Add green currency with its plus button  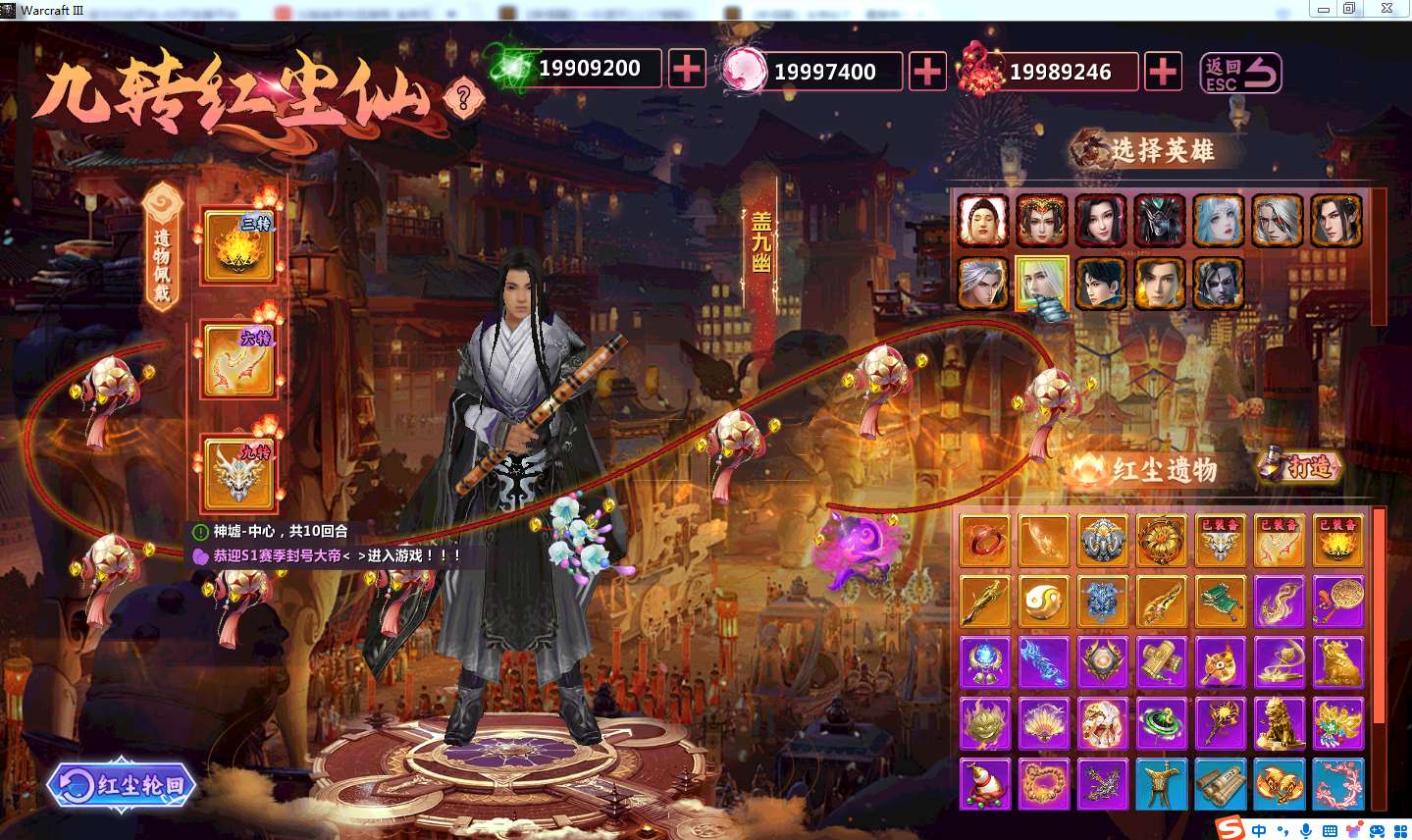pyautogui.click(x=687, y=69)
